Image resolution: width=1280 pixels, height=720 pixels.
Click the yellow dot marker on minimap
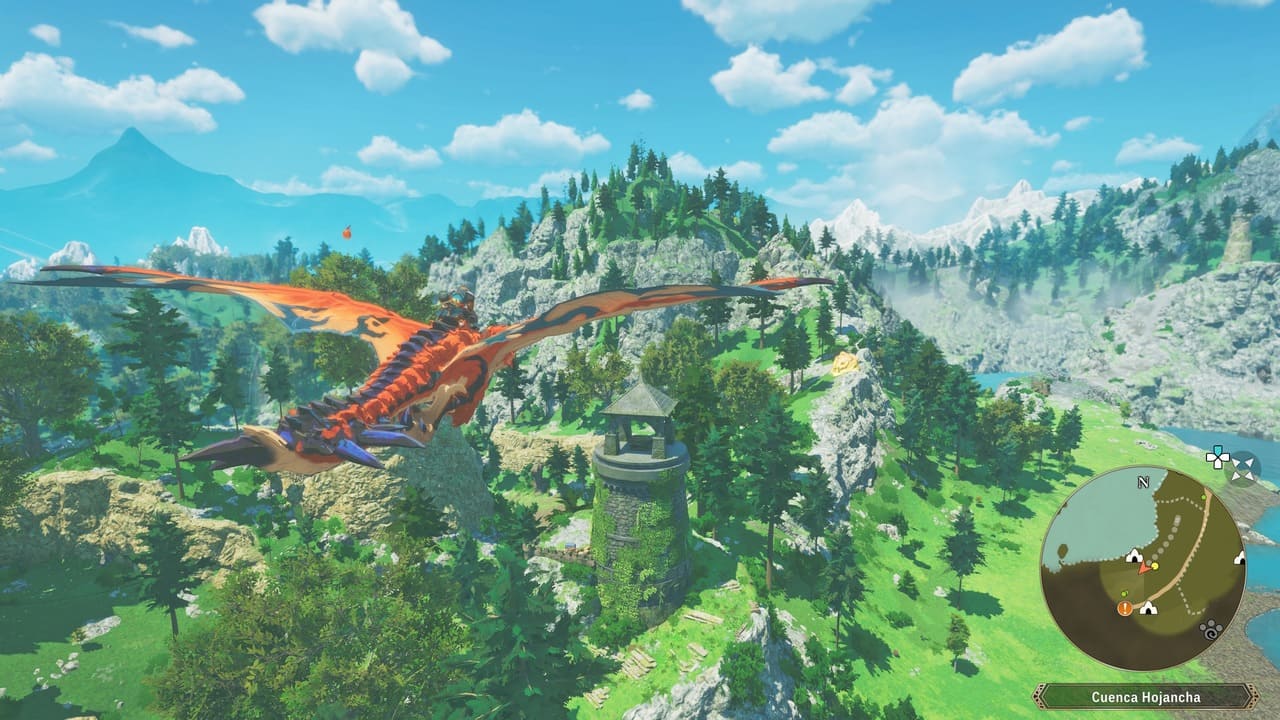[1155, 566]
